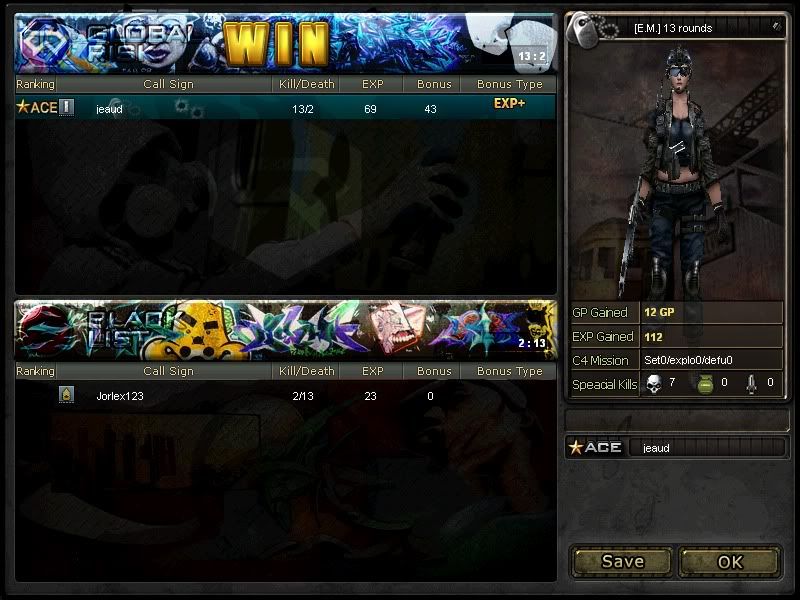This screenshot has height=600, width=800.
Task: Save the match result screenshot
Action: tap(622, 561)
